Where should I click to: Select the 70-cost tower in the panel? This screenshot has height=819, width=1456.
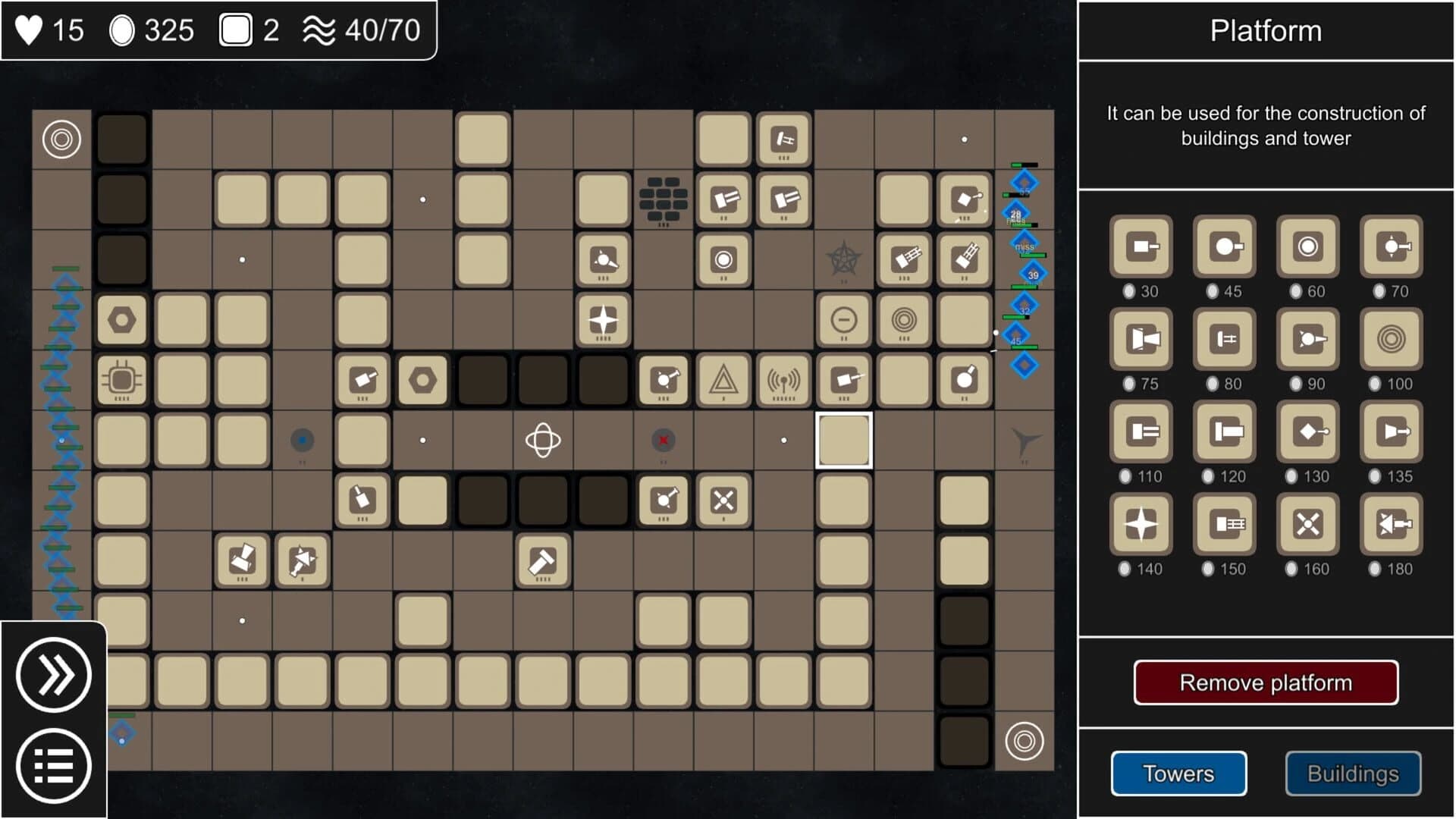coord(1391,246)
